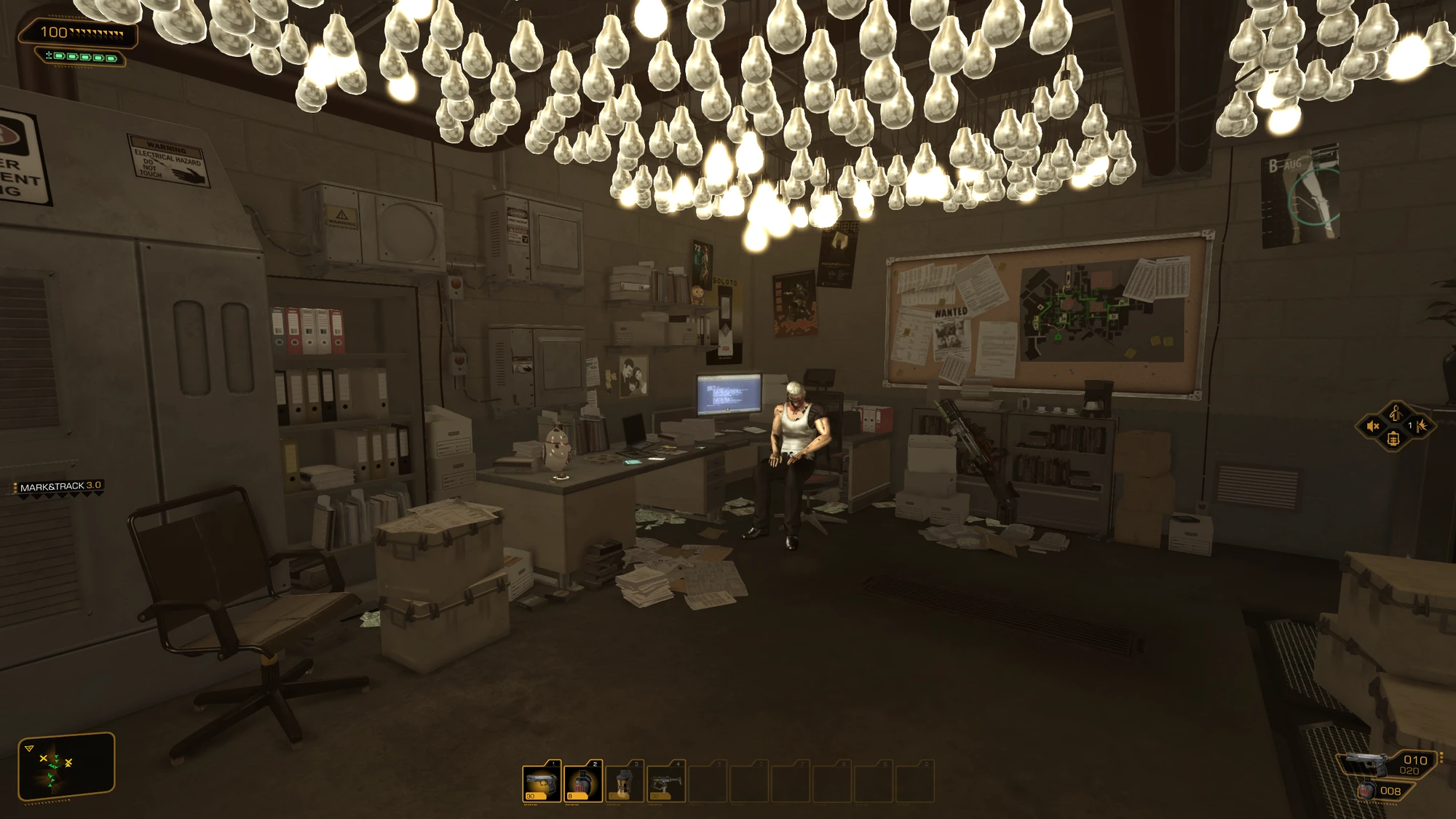Toggle the muted speaker noise indicator
This screenshot has width=1456, height=819.
pyautogui.click(x=1373, y=426)
